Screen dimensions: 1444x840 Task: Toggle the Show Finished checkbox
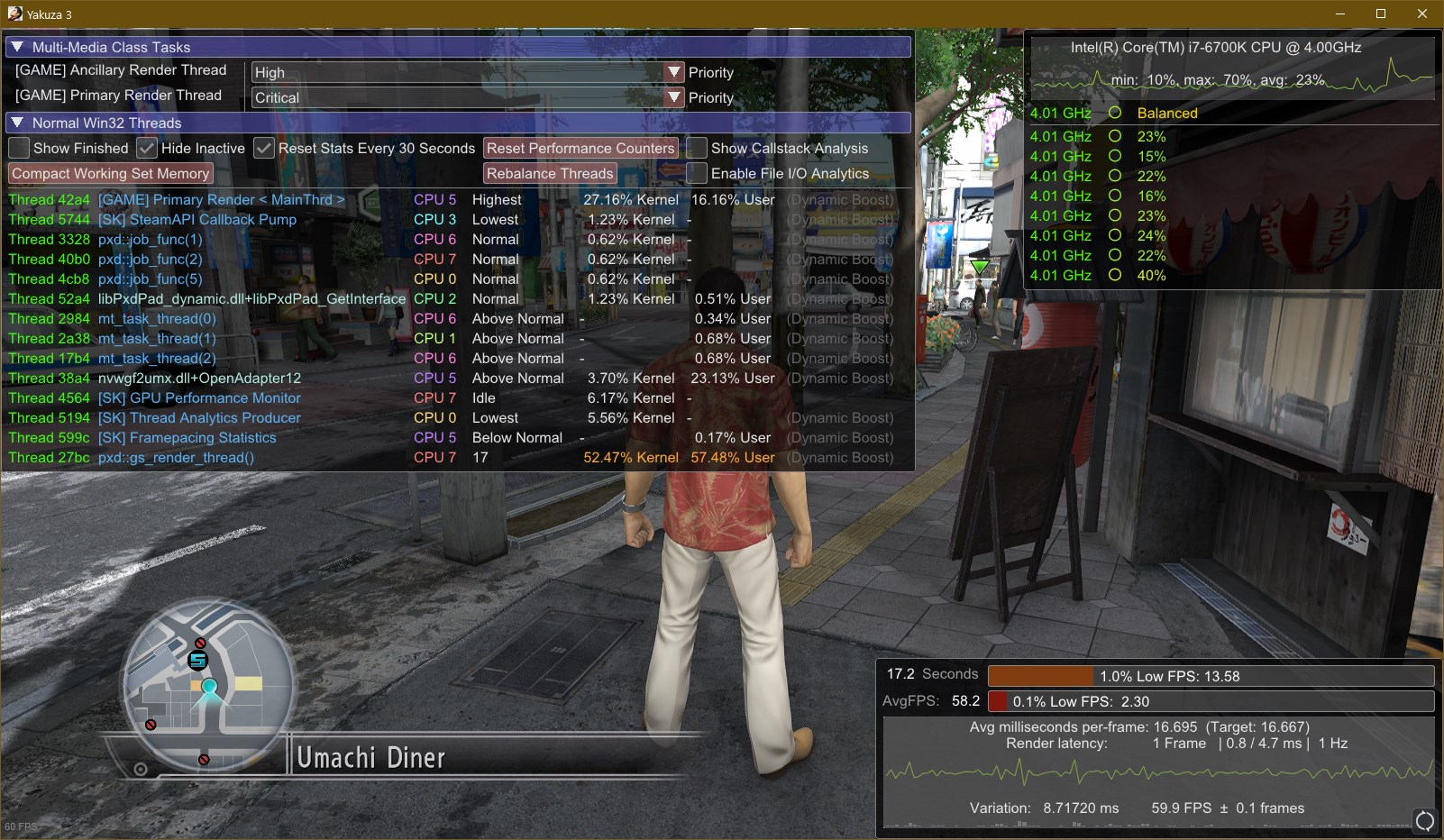click(19, 149)
